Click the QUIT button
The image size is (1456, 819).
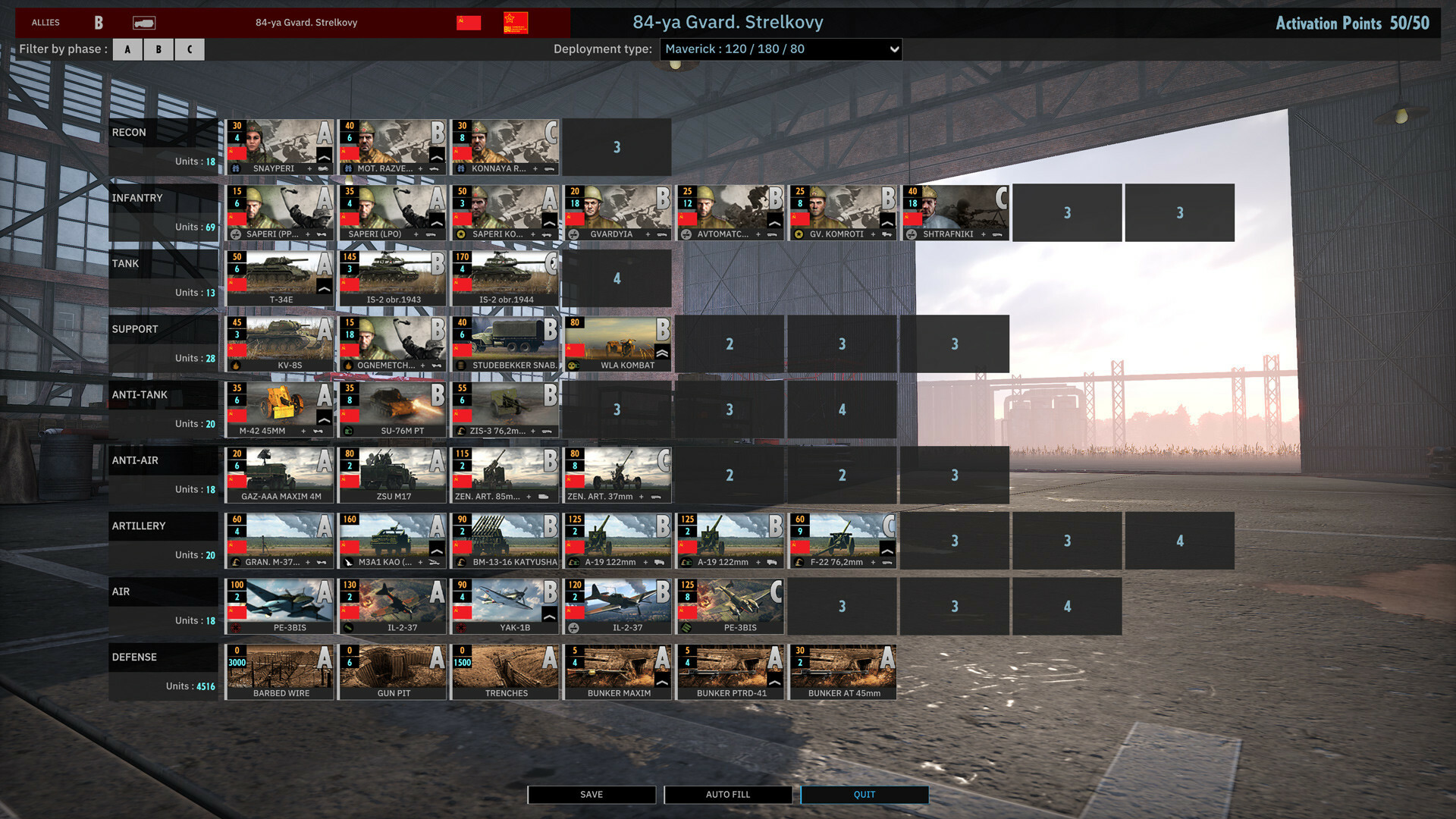coord(864,794)
